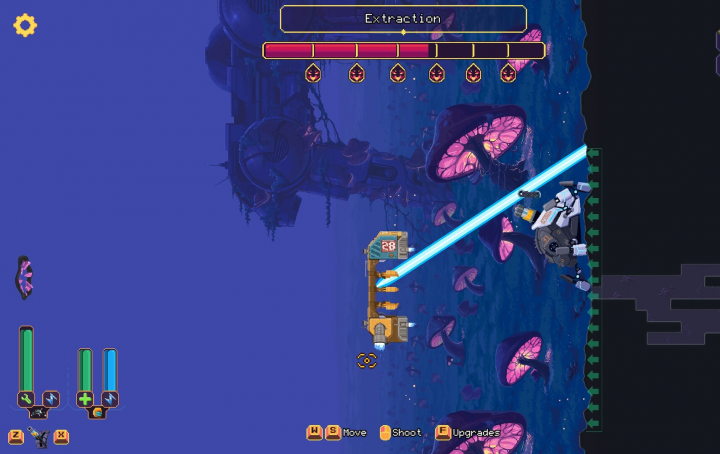Select the lightning icon beside the wrench

(51, 399)
